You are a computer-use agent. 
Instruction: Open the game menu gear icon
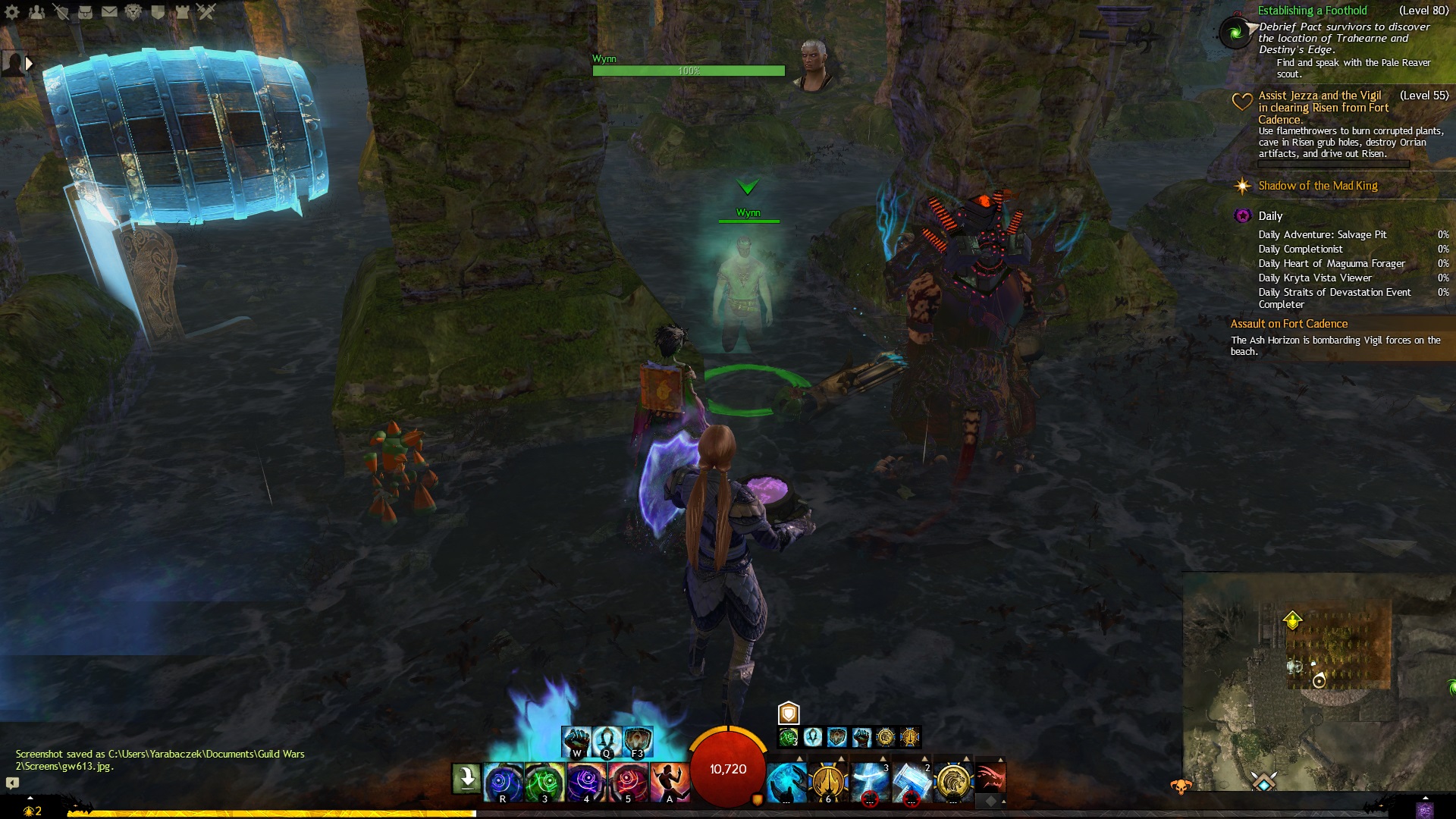(12, 12)
